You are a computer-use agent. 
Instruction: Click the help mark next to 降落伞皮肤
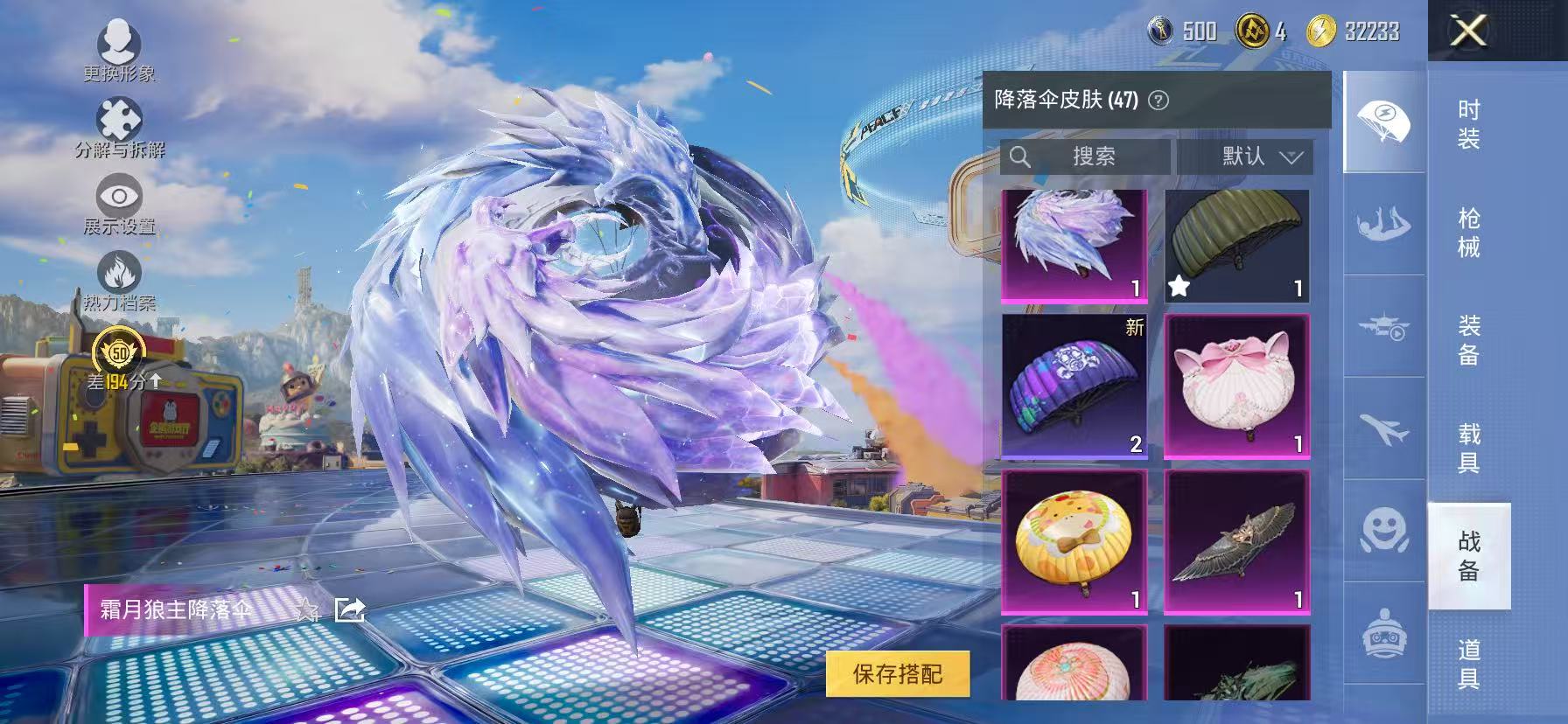[x=1160, y=101]
